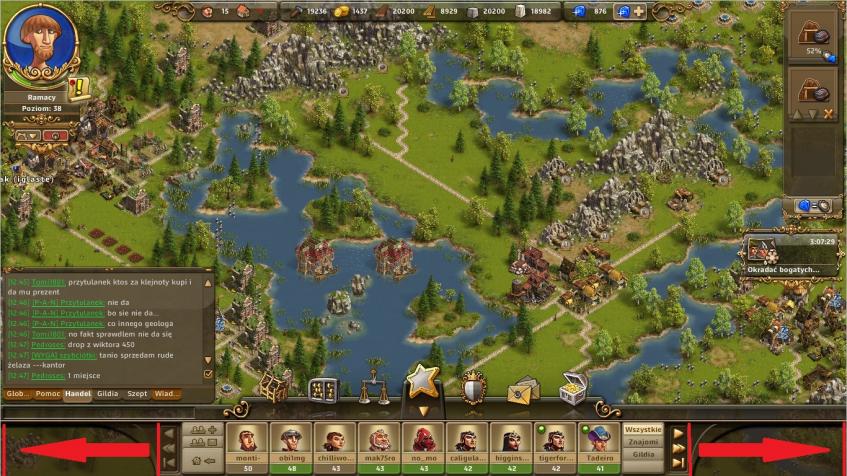Open the shield guild menu
This screenshot has height=476, width=847.
pyautogui.click(x=473, y=387)
